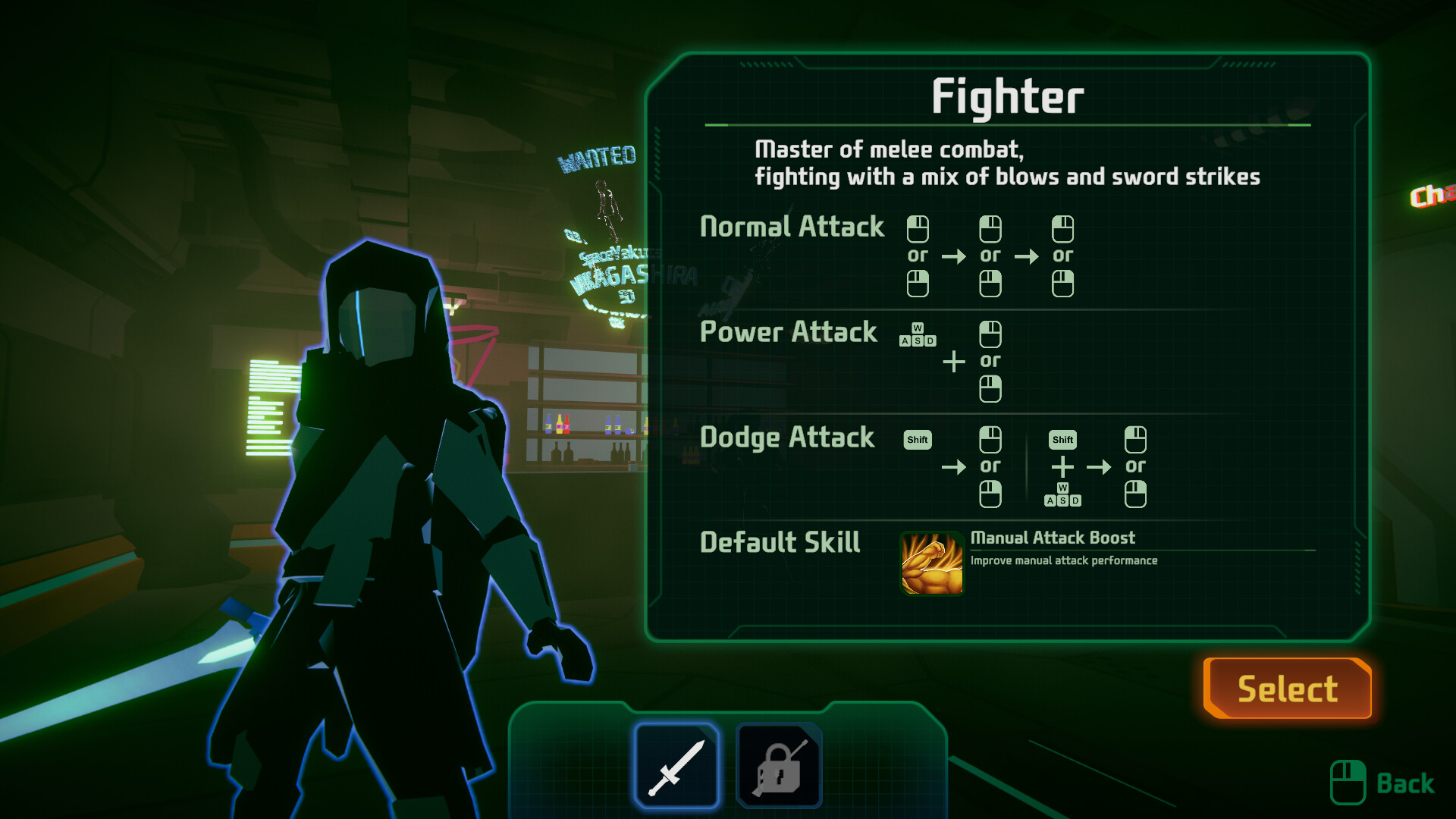This screenshot has height=819, width=1456.
Task: Click the Shift key icon in Dodge Attack row
Action: coord(917,438)
